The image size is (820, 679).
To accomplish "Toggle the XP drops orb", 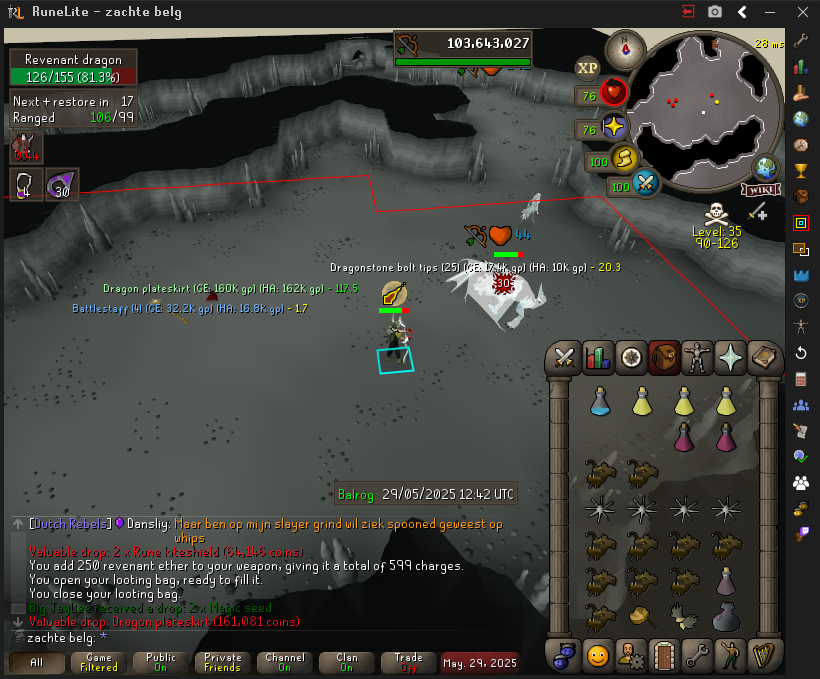I will tap(587, 67).
